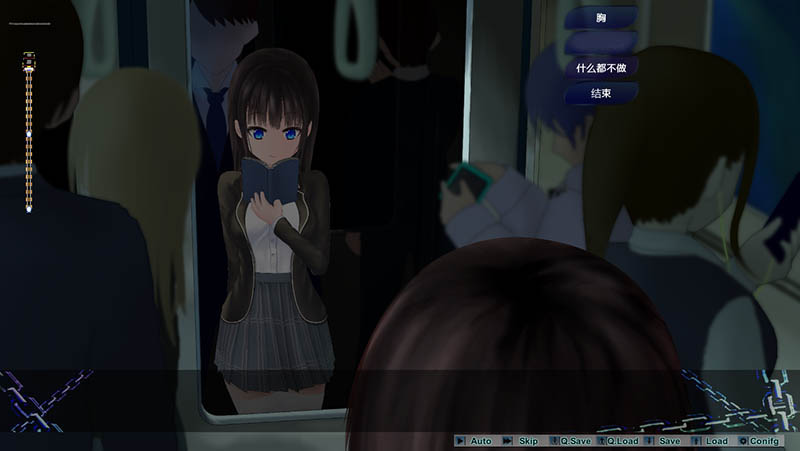Screen dimensions: 800x451
Task: Open the Save menu
Action: (665, 441)
